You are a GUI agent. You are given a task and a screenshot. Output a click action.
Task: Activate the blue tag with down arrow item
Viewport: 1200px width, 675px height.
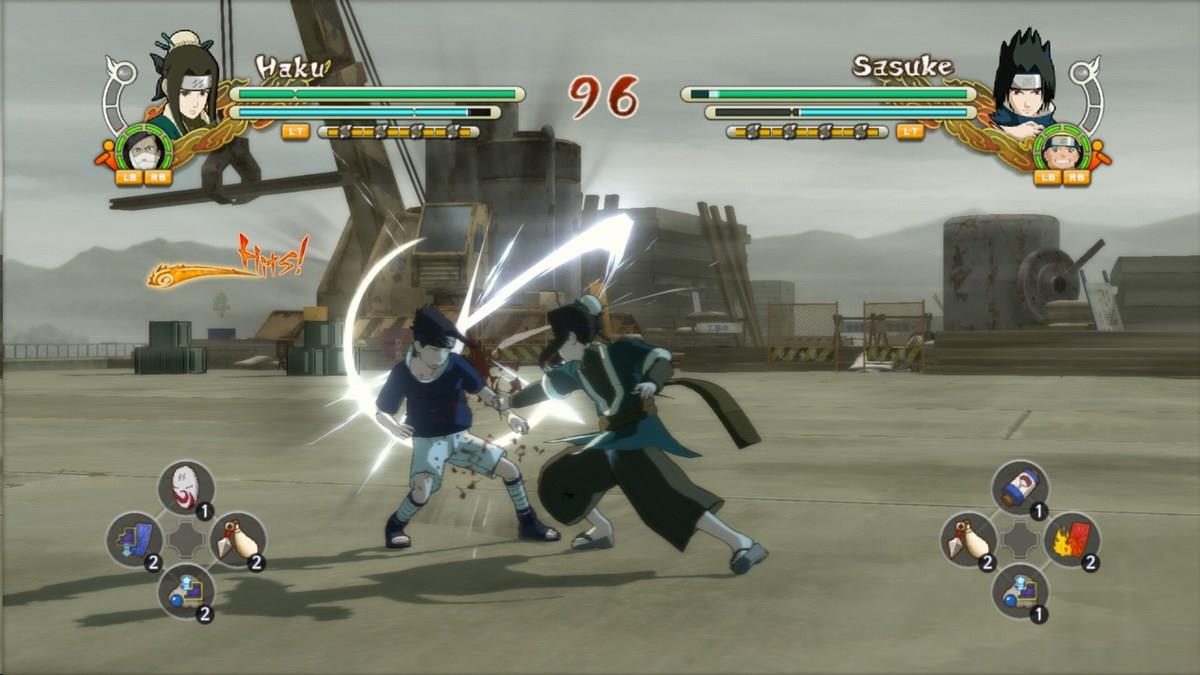click(x=135, y=539)
